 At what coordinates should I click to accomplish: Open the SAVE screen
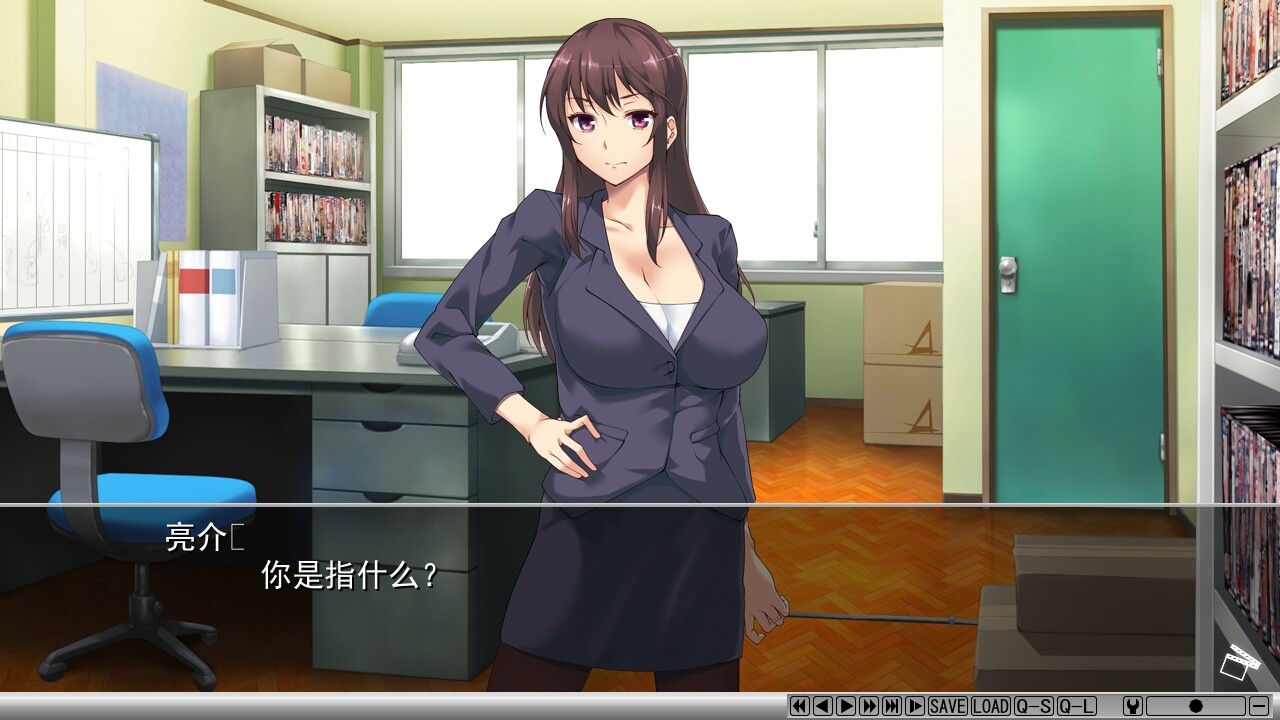[x=946, y=707]
